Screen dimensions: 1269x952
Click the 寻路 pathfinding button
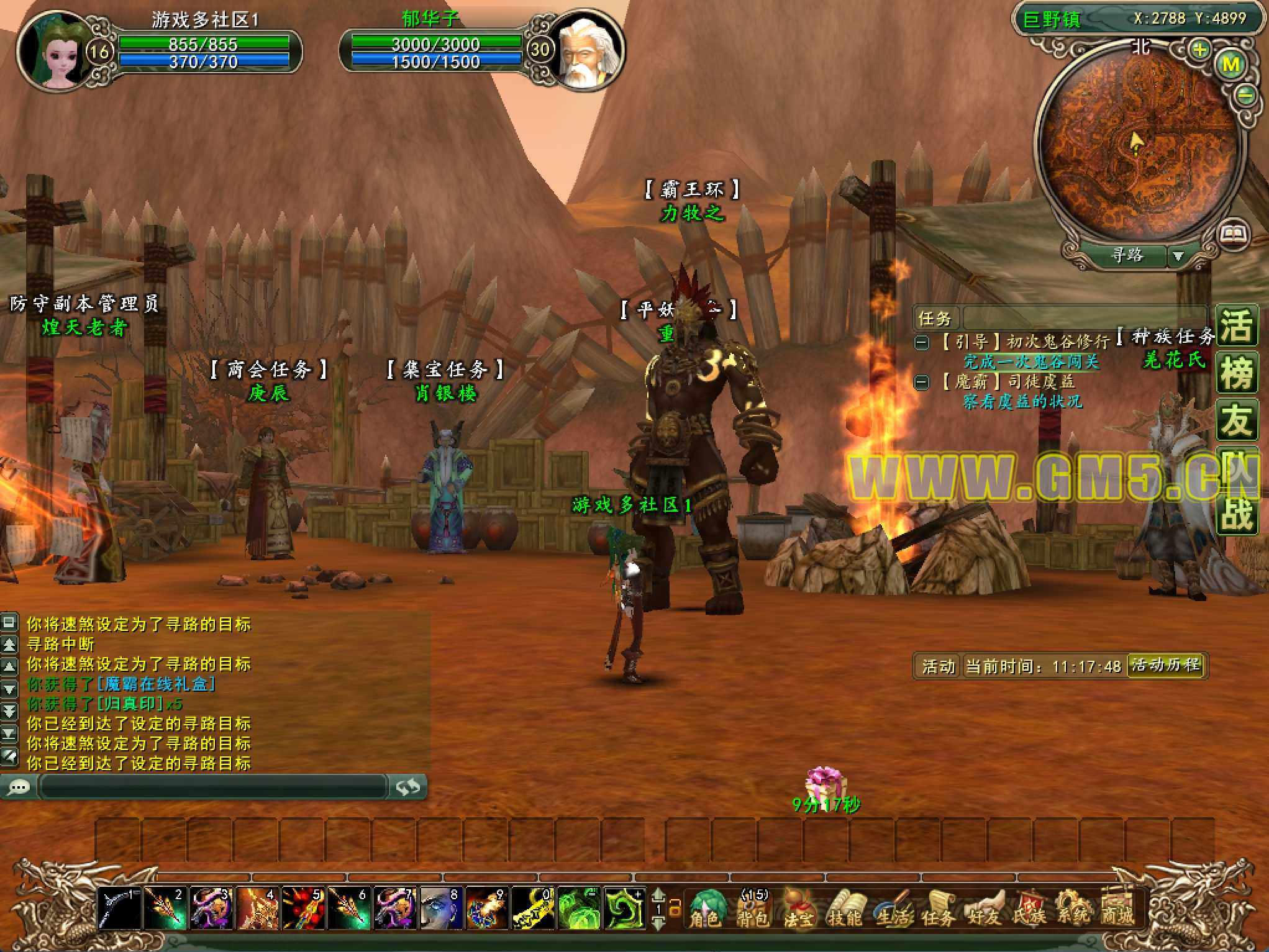pos(1126,255)
